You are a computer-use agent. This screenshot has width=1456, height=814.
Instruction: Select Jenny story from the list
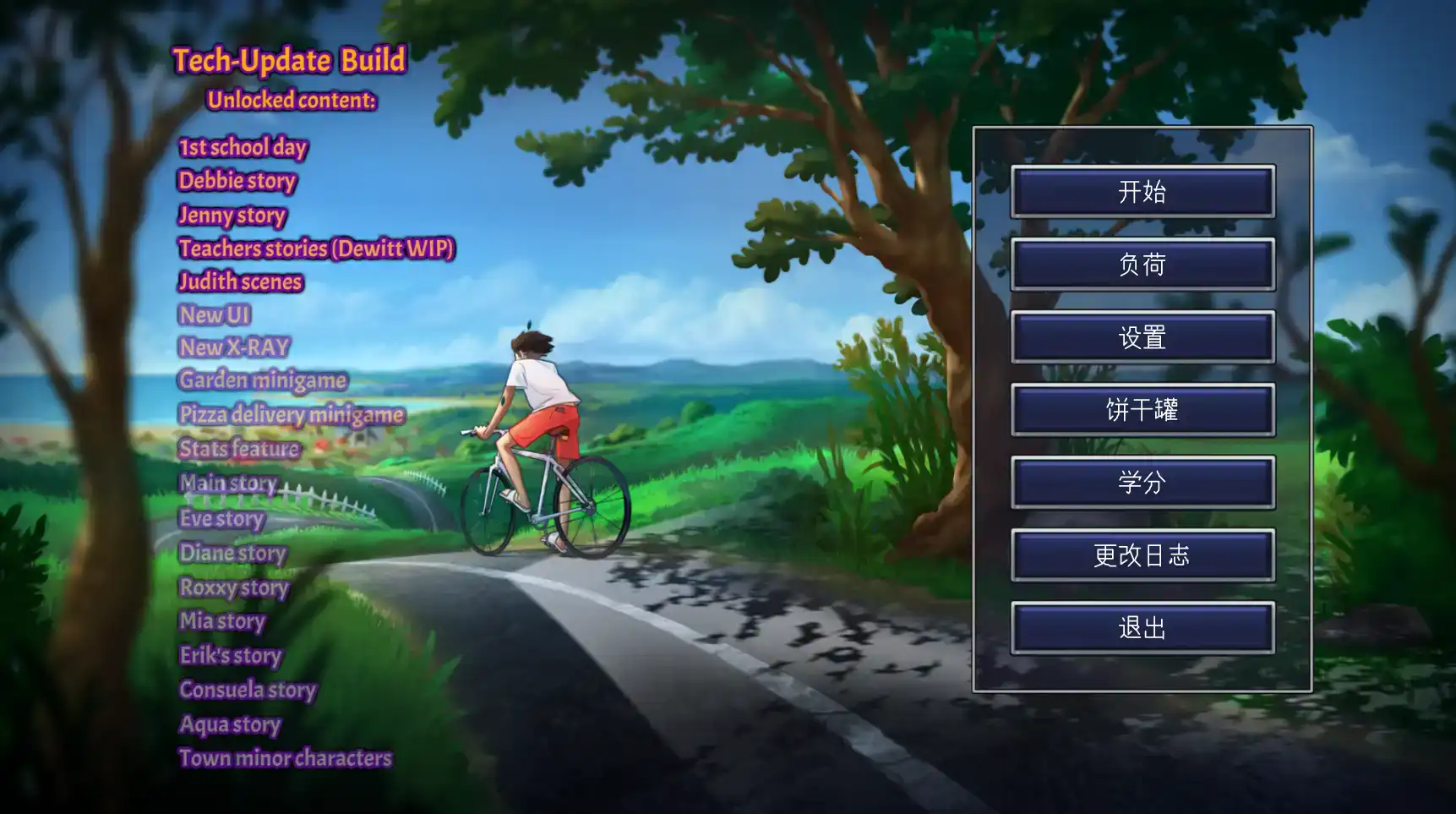[232, 216]
